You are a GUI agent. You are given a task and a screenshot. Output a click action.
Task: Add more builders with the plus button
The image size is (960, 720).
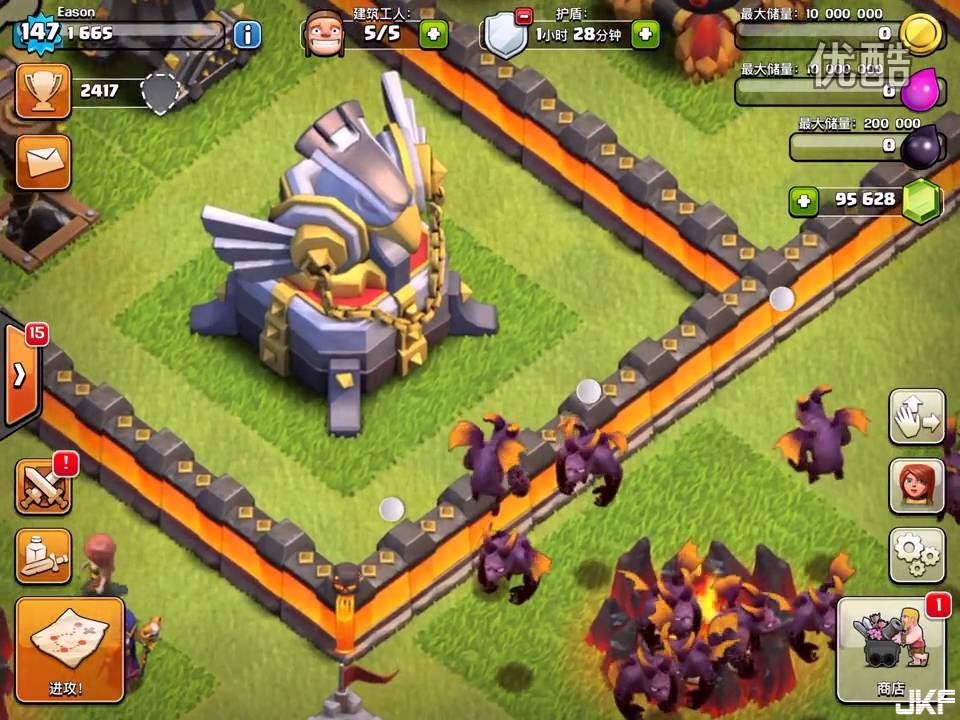tap(433, 34)
